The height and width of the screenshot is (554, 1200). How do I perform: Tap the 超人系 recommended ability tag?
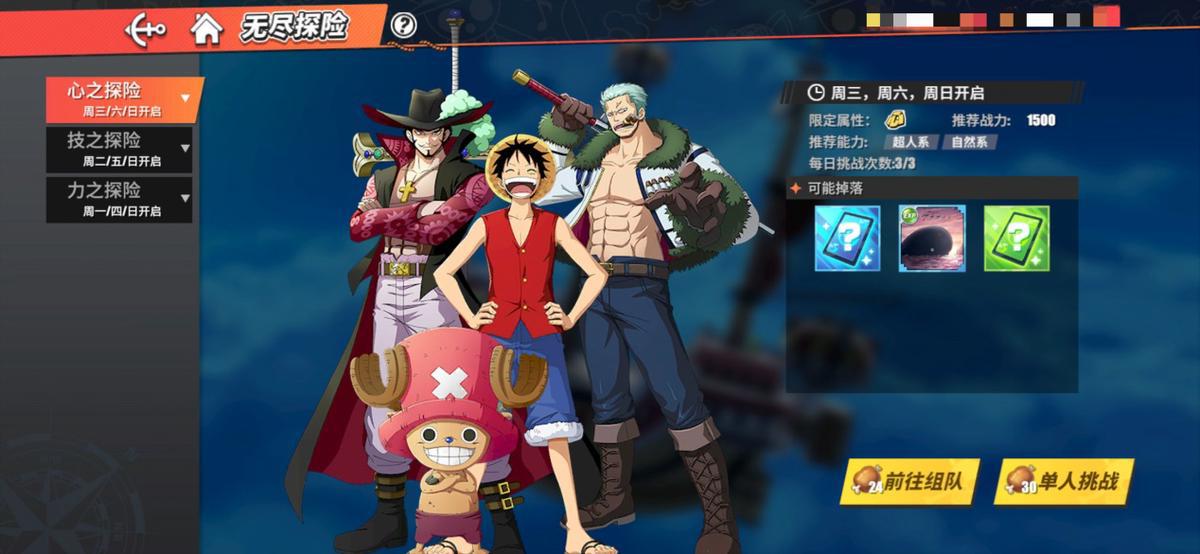coord(910,142)
